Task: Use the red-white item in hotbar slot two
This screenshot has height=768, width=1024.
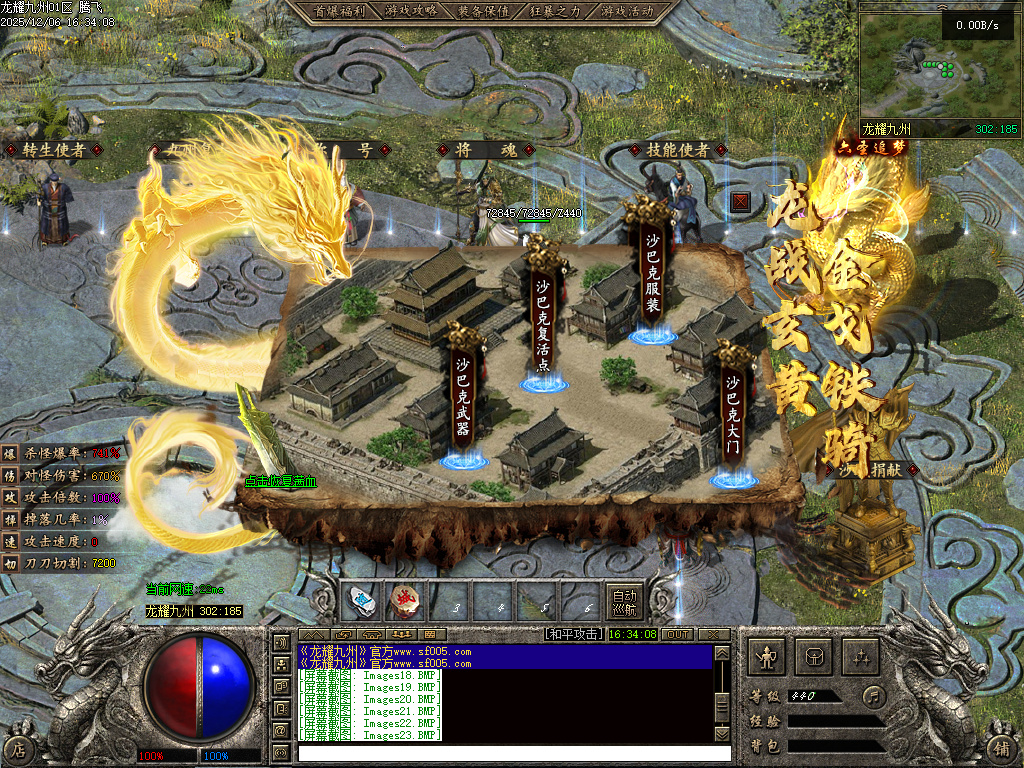Action: pos(405,601)
